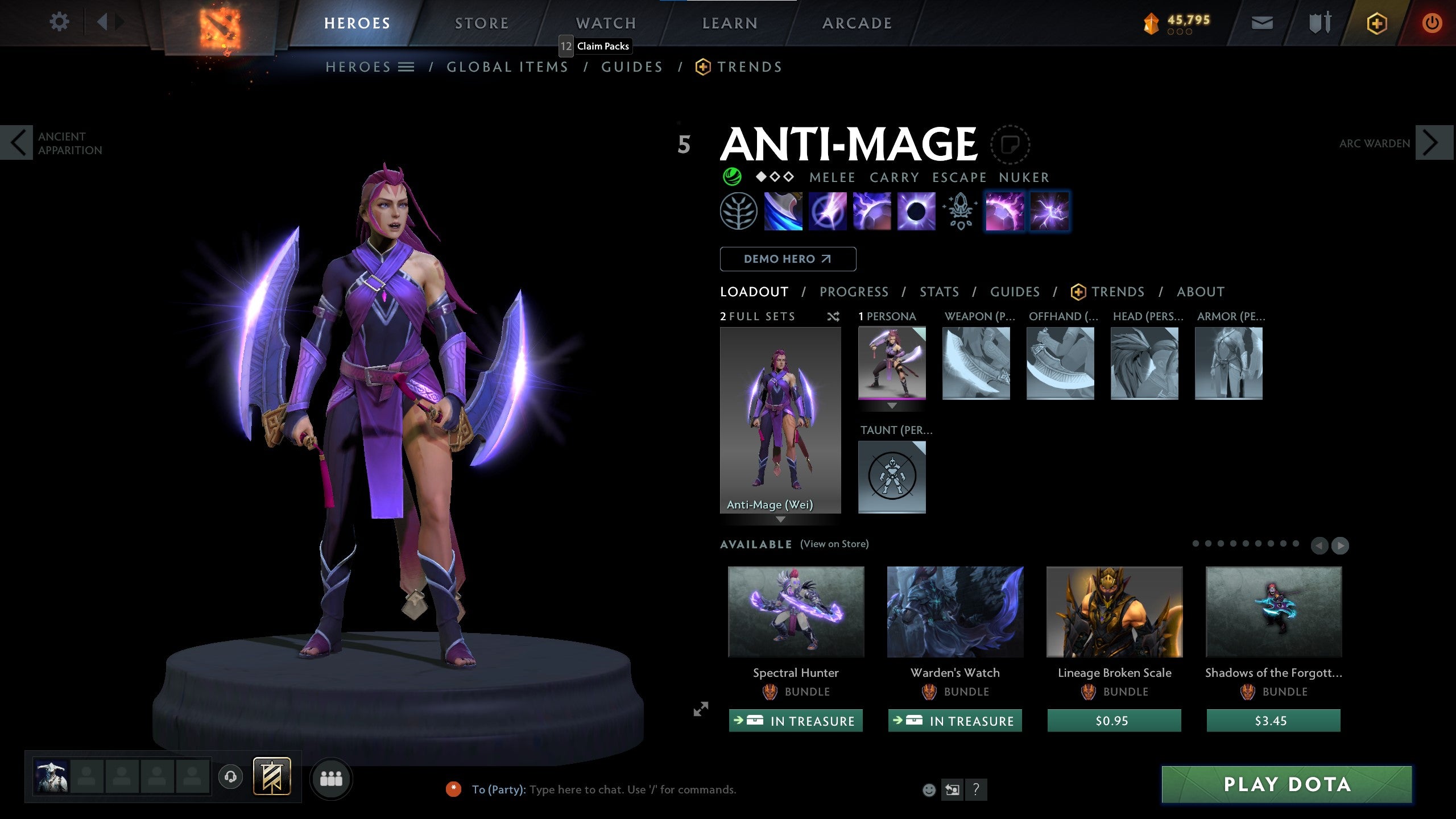Open the Heroes hamburger menu
1456x819 pixels.
pyautogui.click(x=406, y=67)
